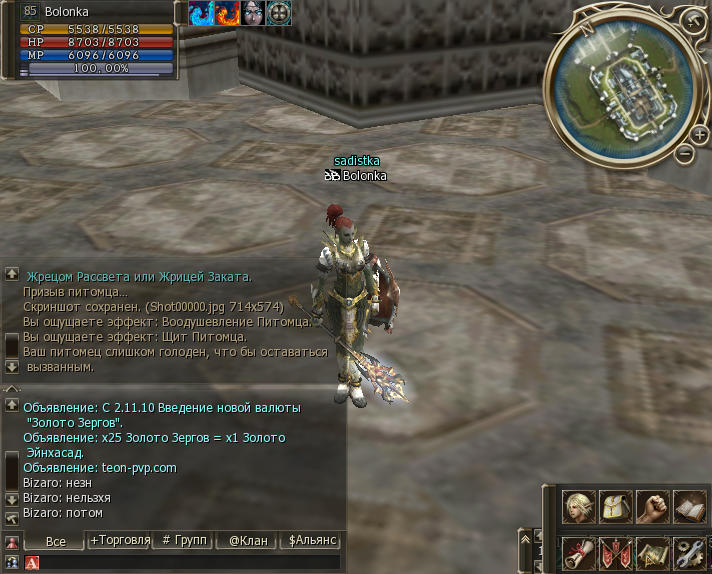The width and height of the screenshot is (712, 574).
Task: Open the character portrait menu icon
Action: [x=579, y=506]
